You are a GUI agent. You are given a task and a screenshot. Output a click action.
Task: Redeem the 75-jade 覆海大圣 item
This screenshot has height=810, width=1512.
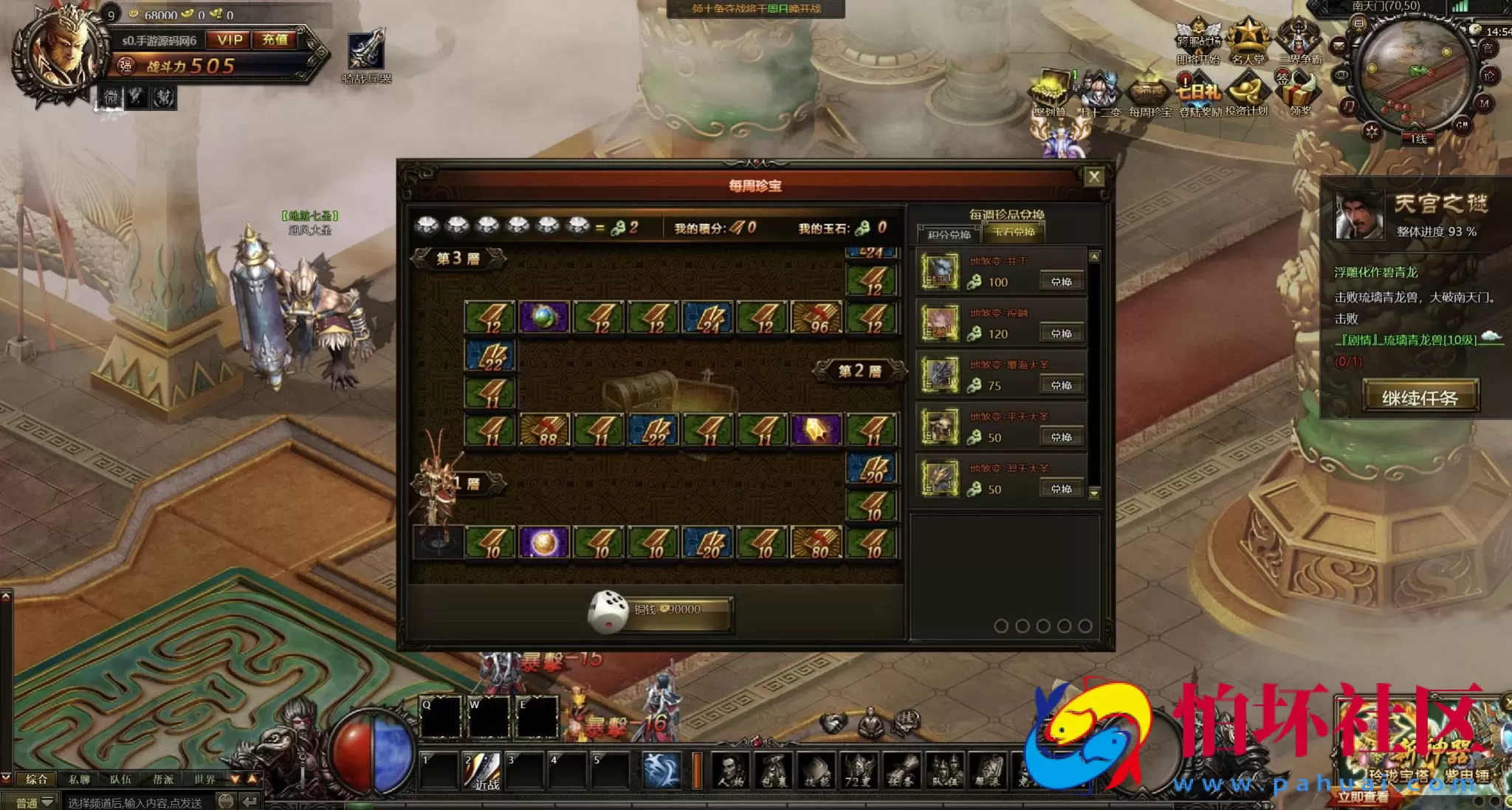tap(1061, 385)
